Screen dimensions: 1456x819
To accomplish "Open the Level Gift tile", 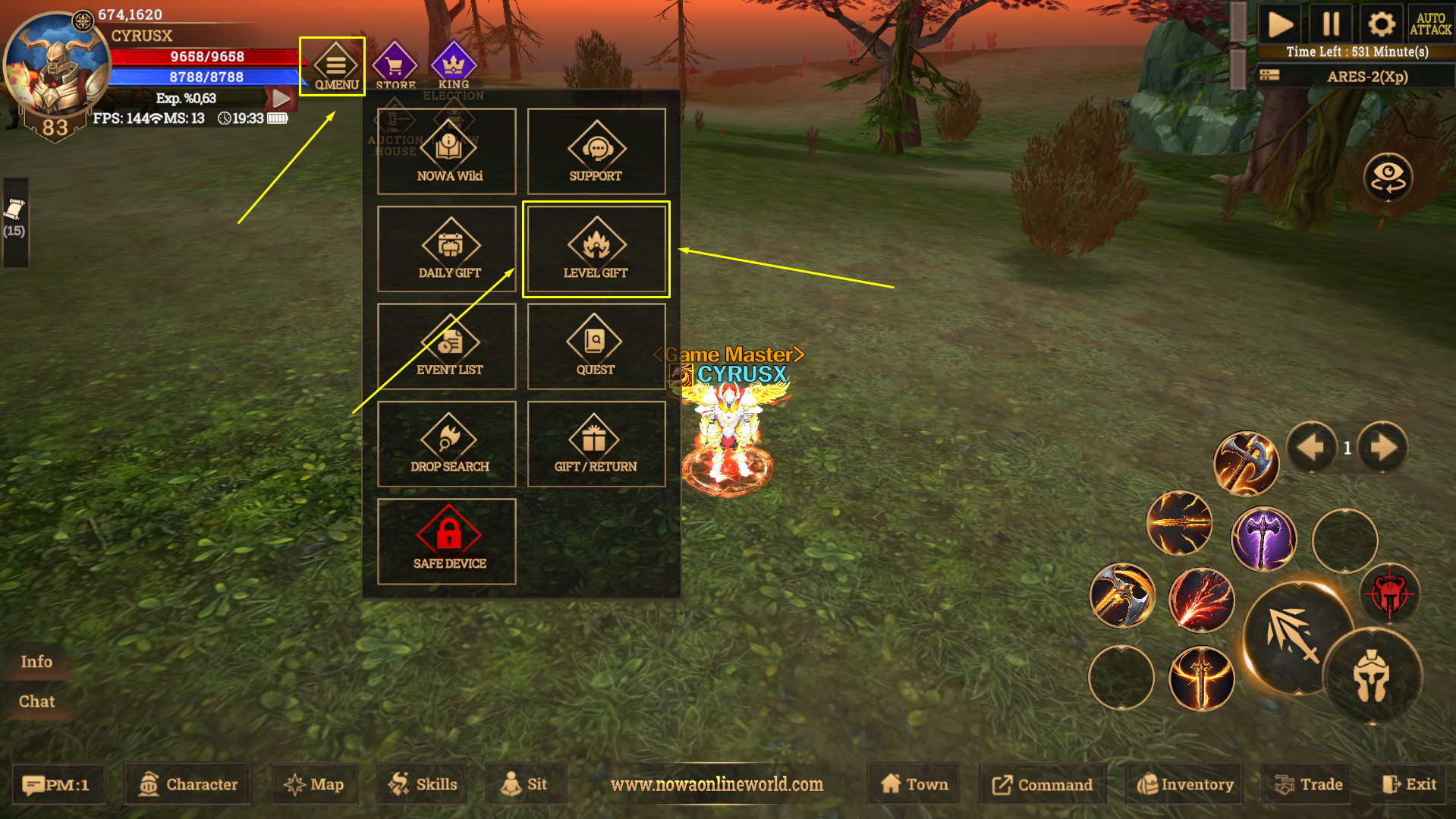I will click(x=596, y=249).
